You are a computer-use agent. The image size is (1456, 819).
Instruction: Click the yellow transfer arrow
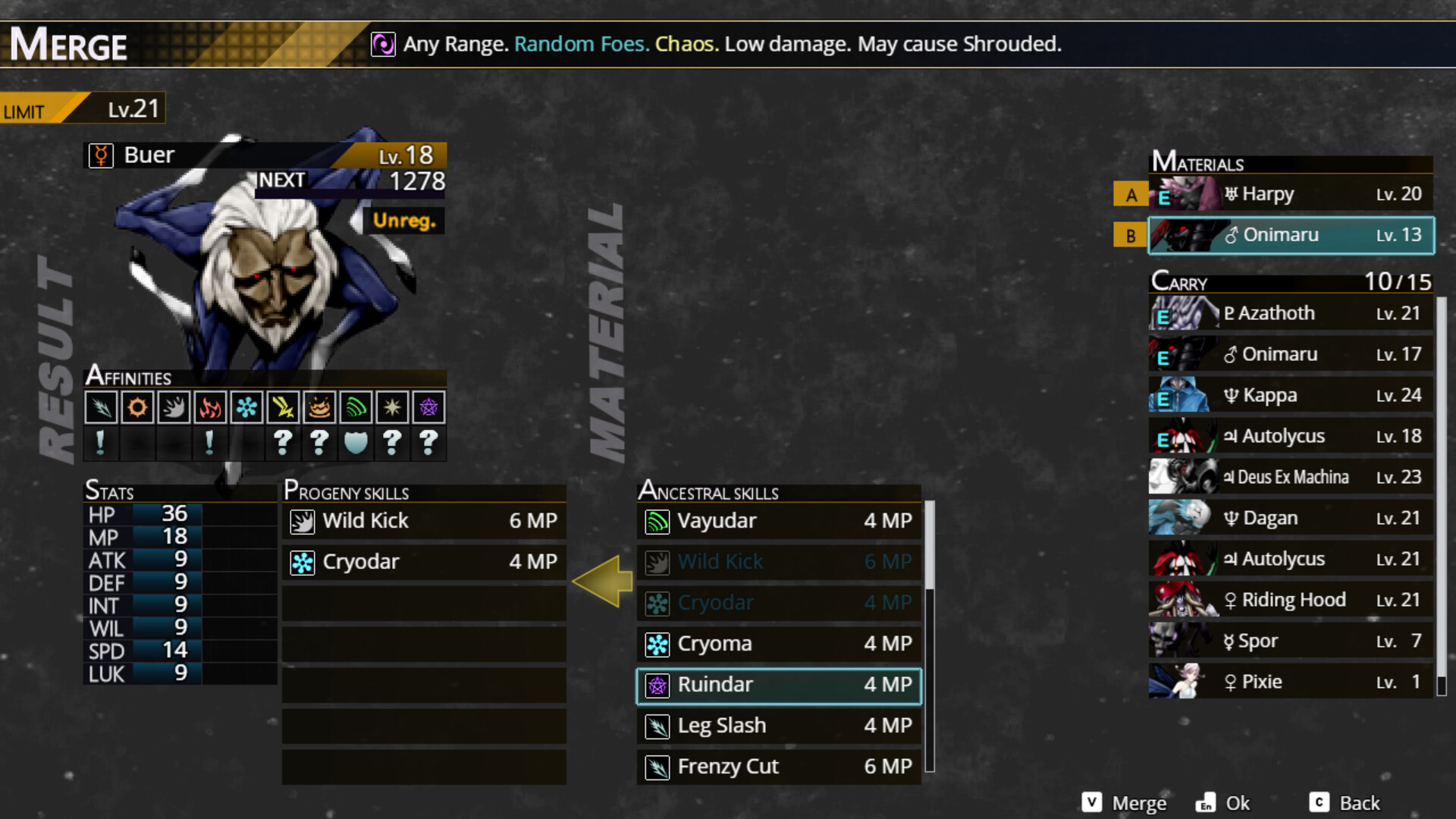[603, 582]
